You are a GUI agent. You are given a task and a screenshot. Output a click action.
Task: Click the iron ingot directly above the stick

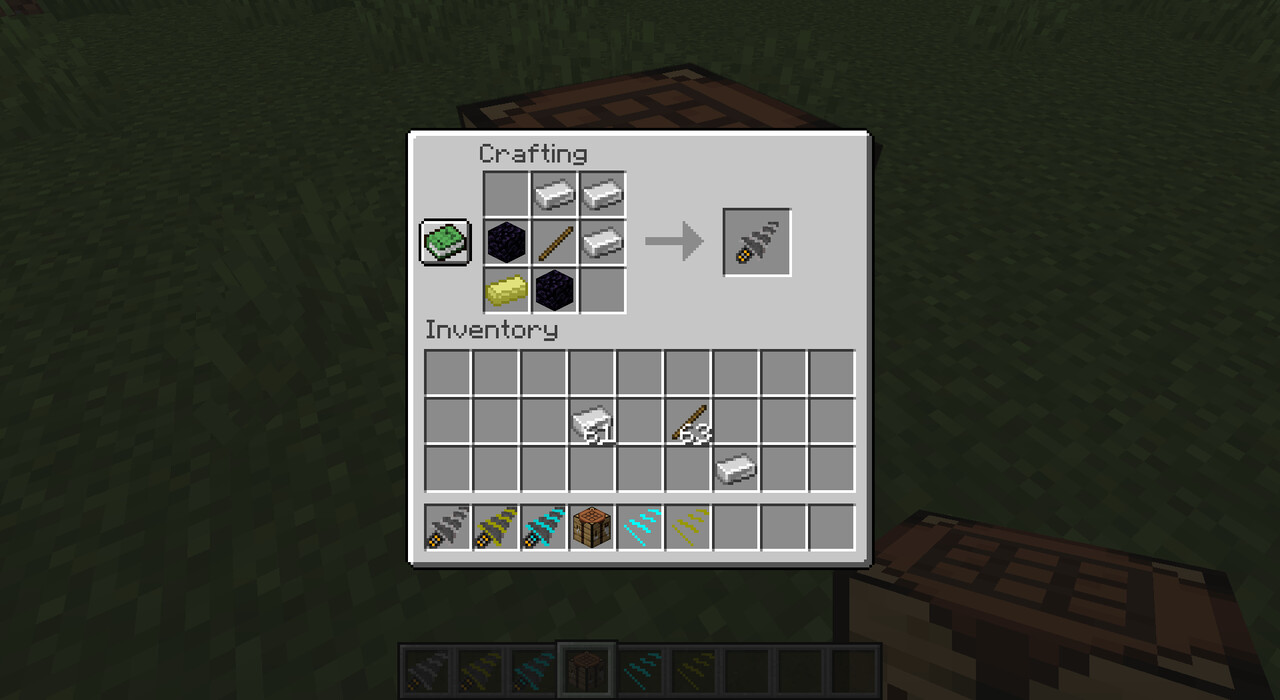[x=555, y=195]
